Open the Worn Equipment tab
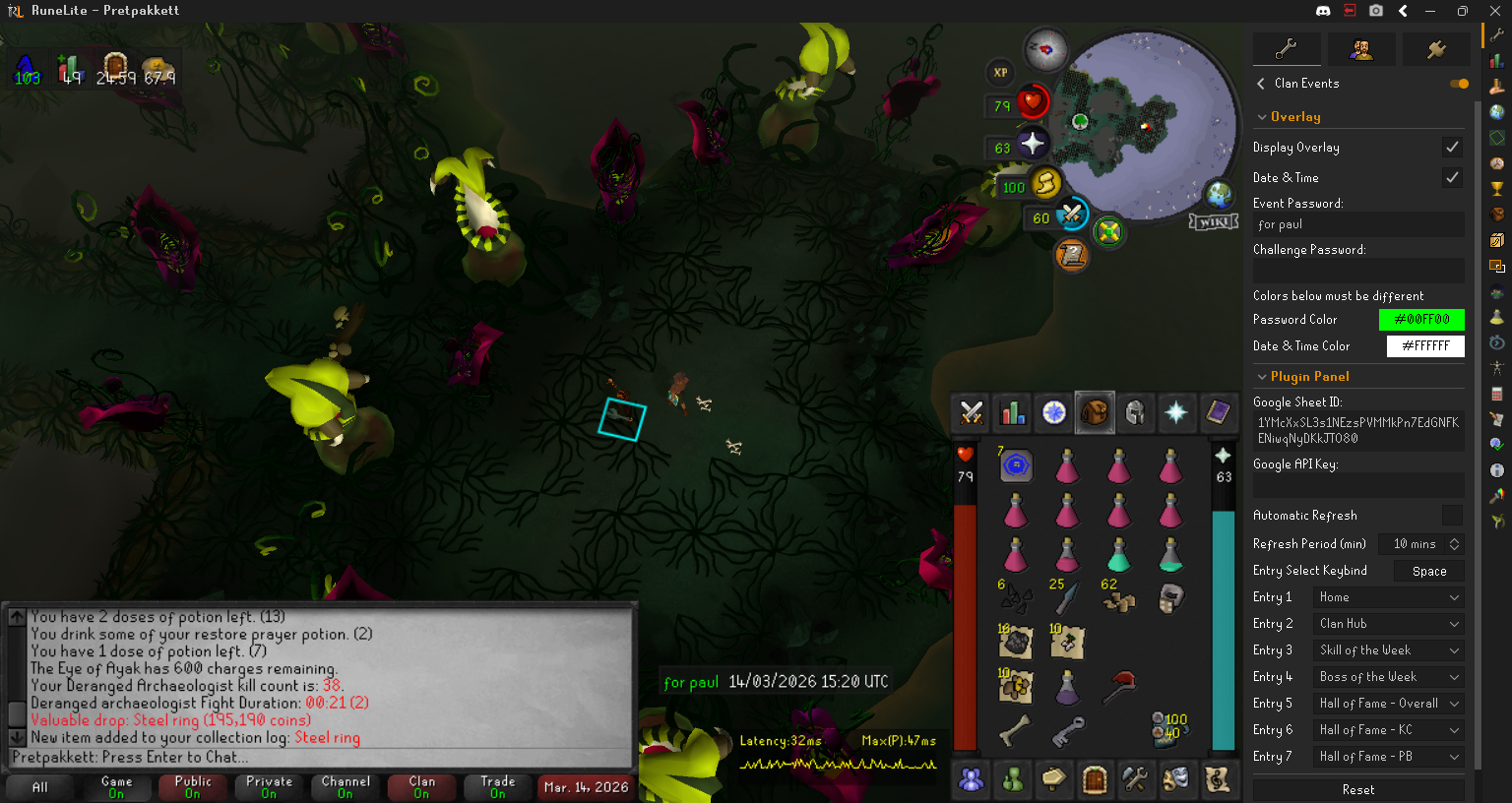 [1135, 413]
